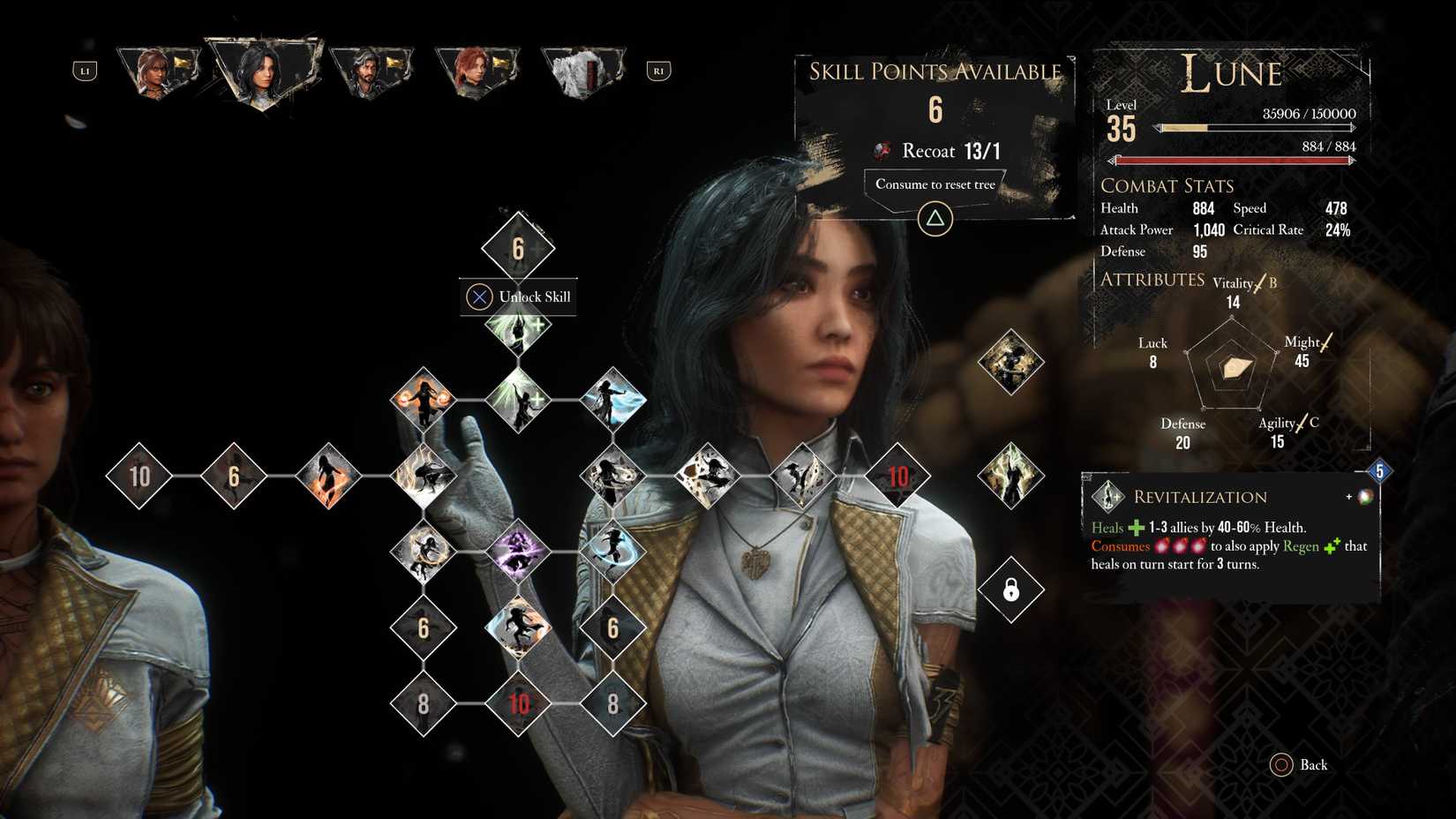Select the blue ice dash skill node
Screen dimensions: 1456x819
(612, 399)
